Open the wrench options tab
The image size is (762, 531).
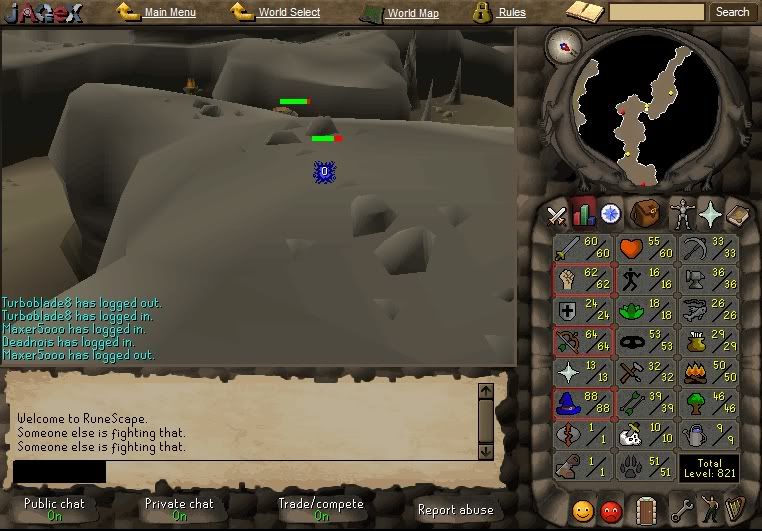pos(680,510)
